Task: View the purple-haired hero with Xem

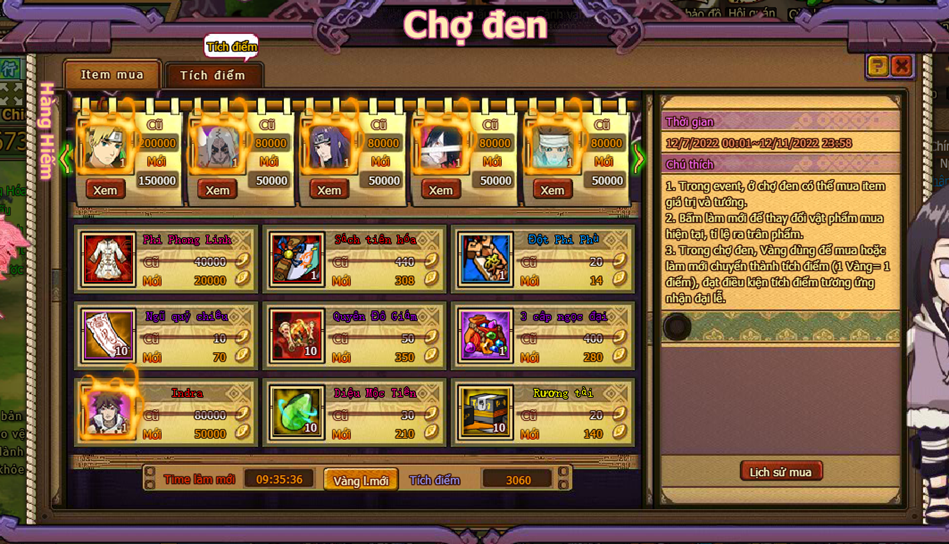Action: (329, 190)
